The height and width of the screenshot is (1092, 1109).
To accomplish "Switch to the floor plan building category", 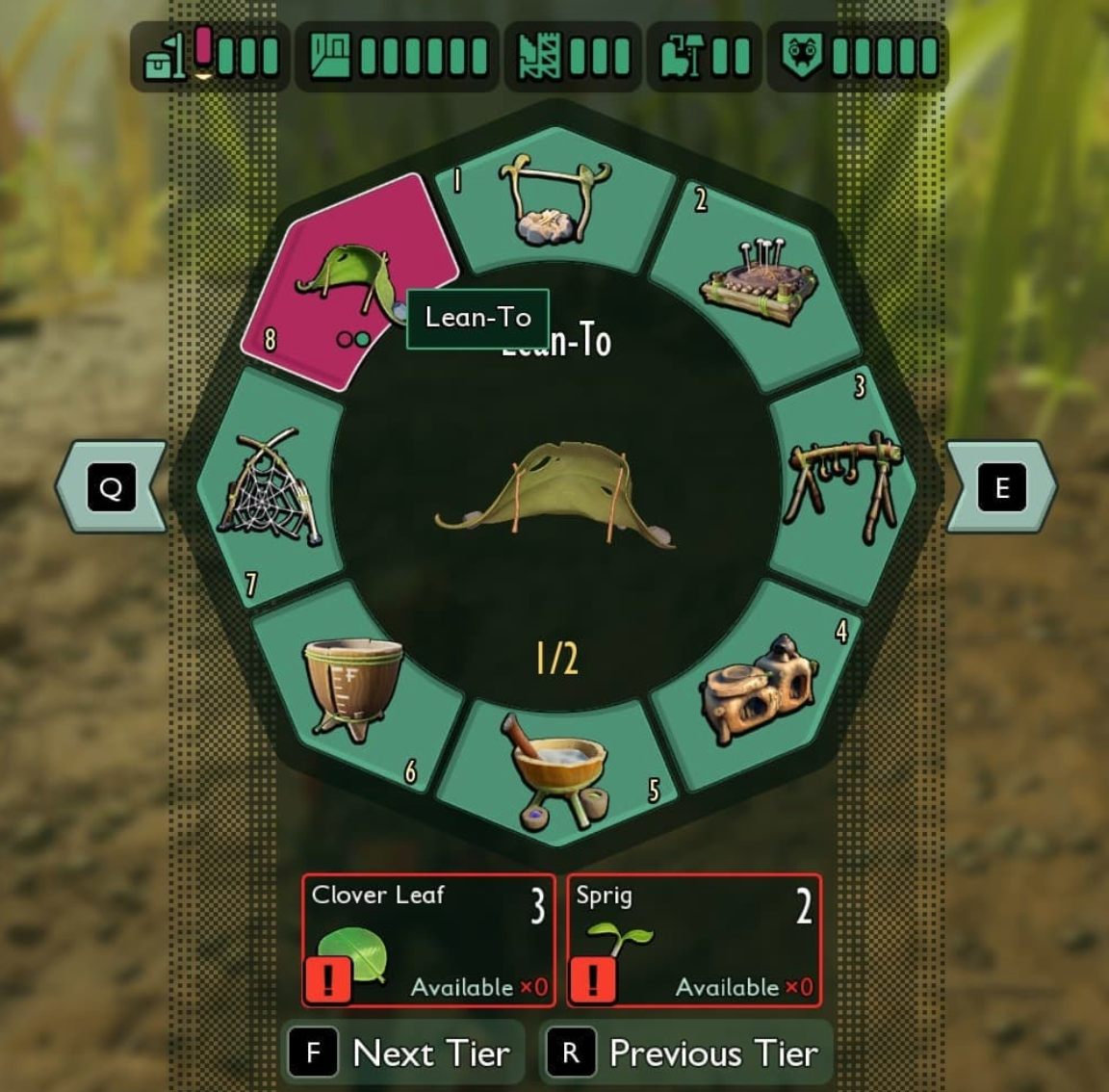I will tap(397, 56).
